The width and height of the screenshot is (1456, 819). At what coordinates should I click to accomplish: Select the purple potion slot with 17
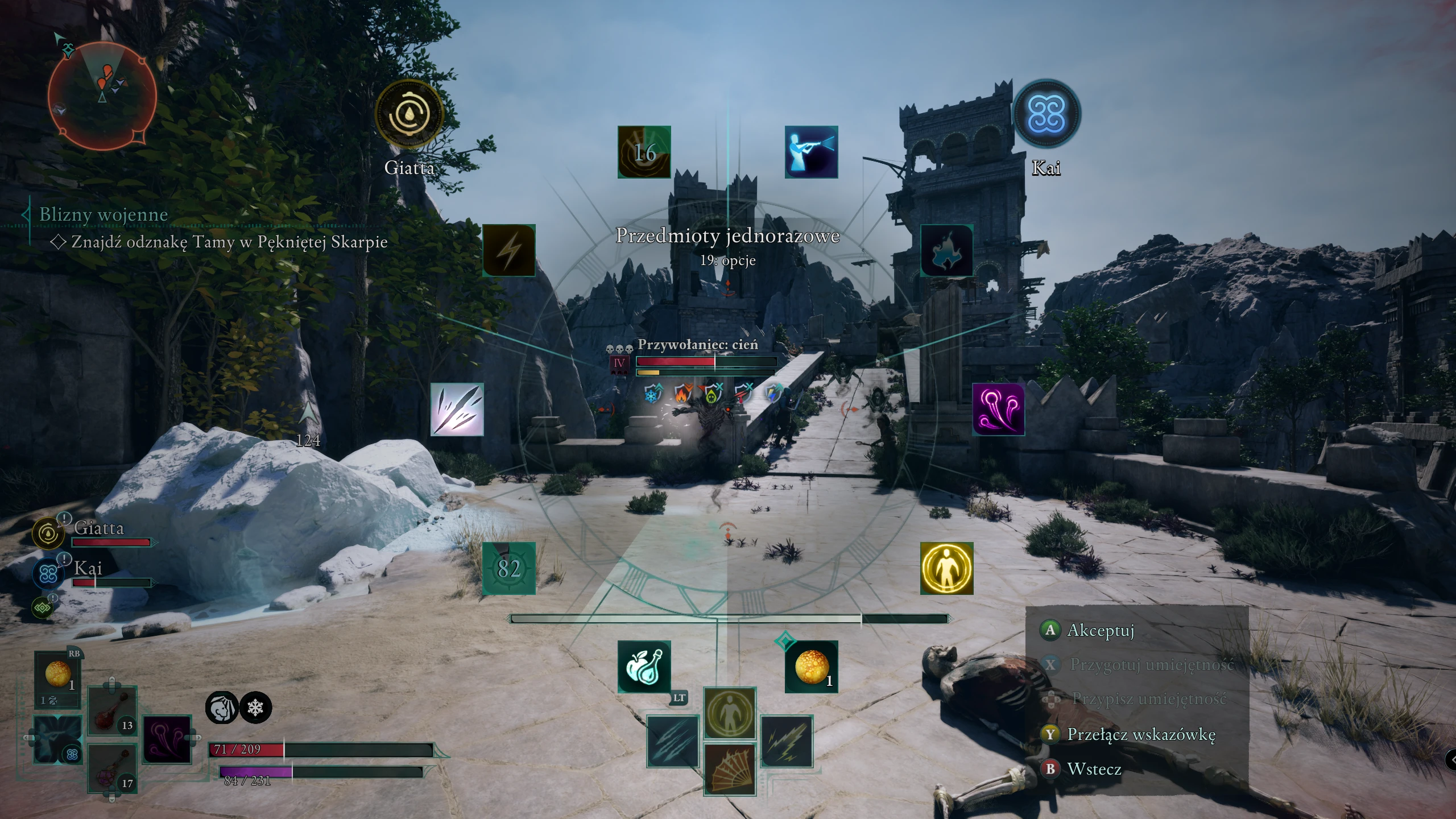click(112, 769)
